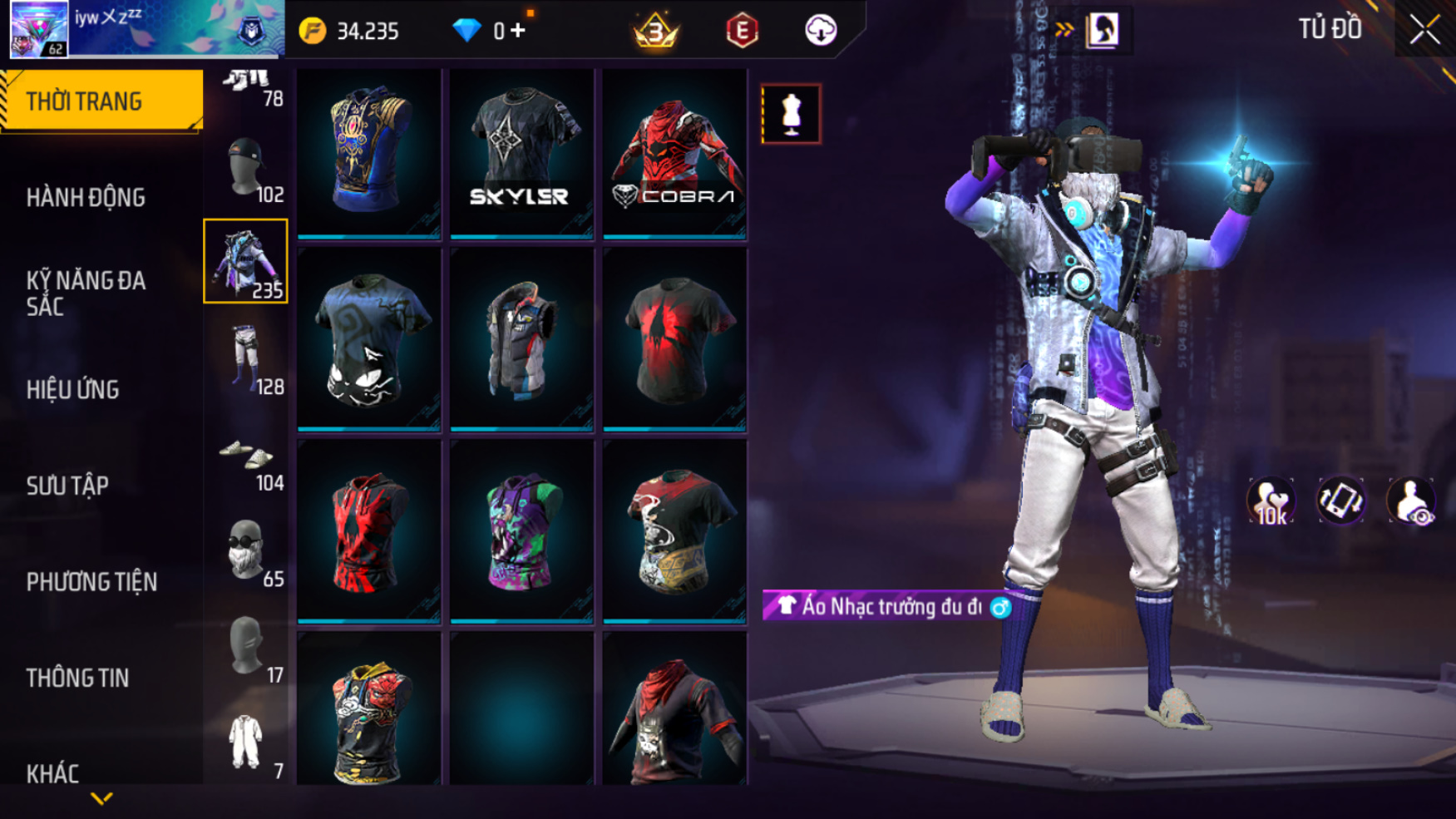Open the Kỹ Năng Đa Sắc tab
This screenshot has width=1456, height=819.
coord(86,293)
